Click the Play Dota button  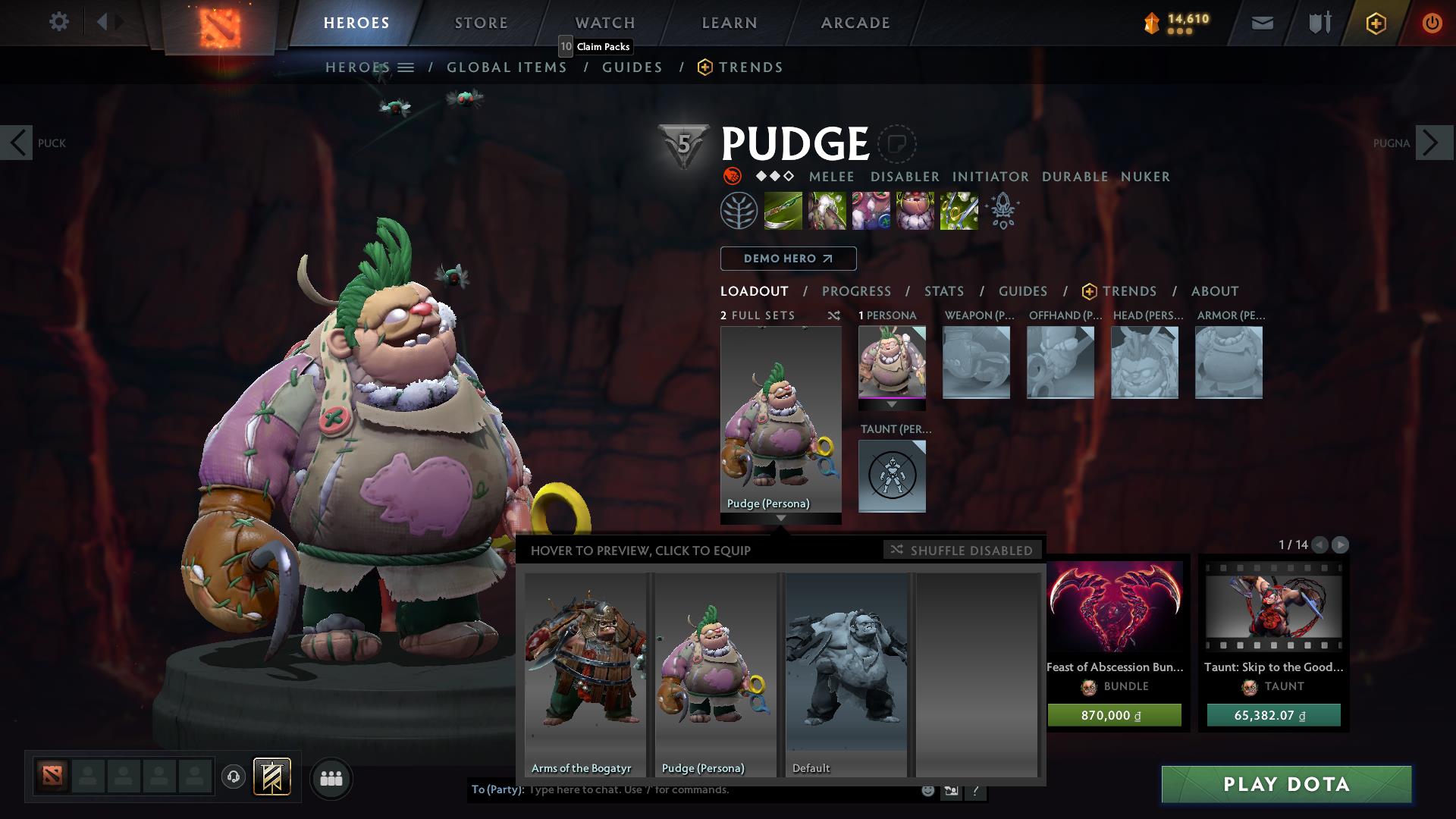click(x=1286, y=784)
